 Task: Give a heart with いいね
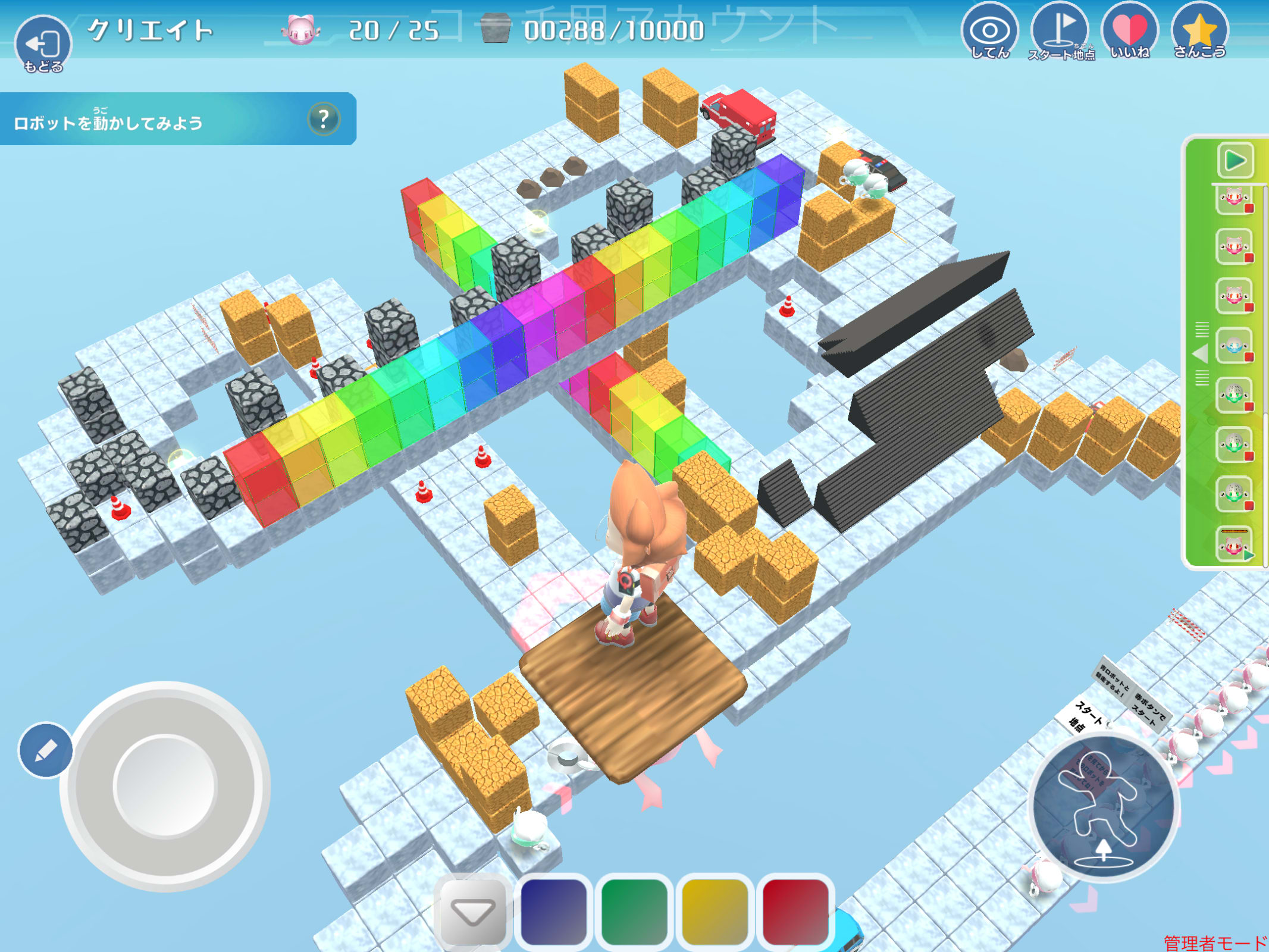click(1129, 32)
